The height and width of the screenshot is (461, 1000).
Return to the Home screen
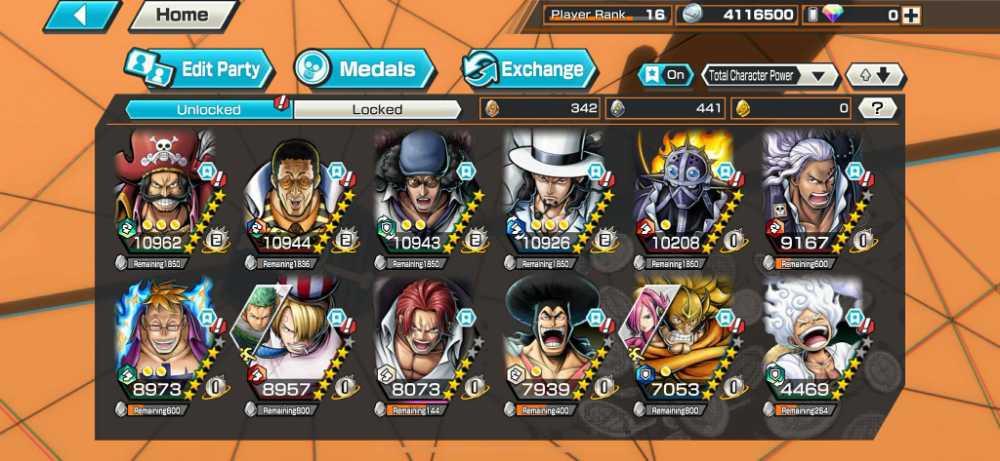click(183, 15)
